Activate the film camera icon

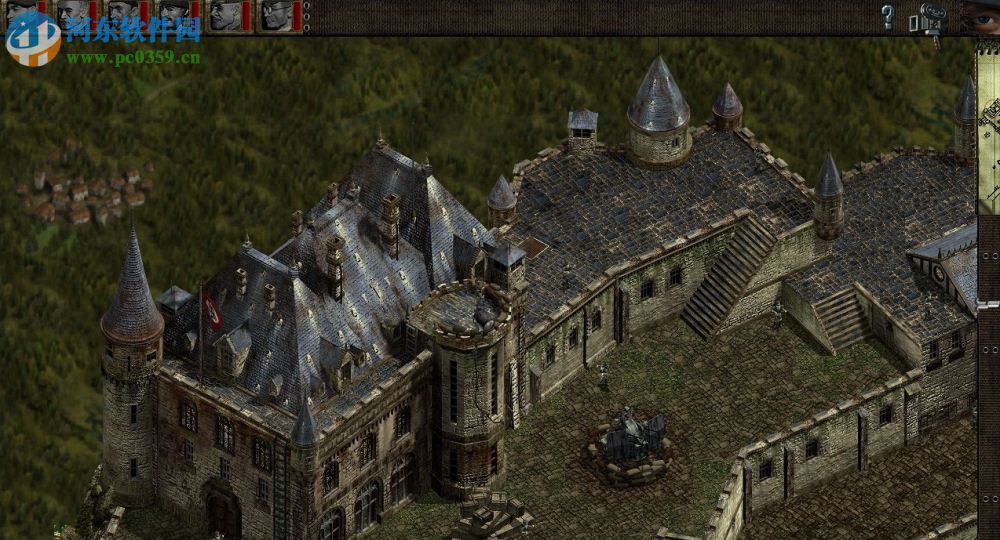tap(929, 21)
